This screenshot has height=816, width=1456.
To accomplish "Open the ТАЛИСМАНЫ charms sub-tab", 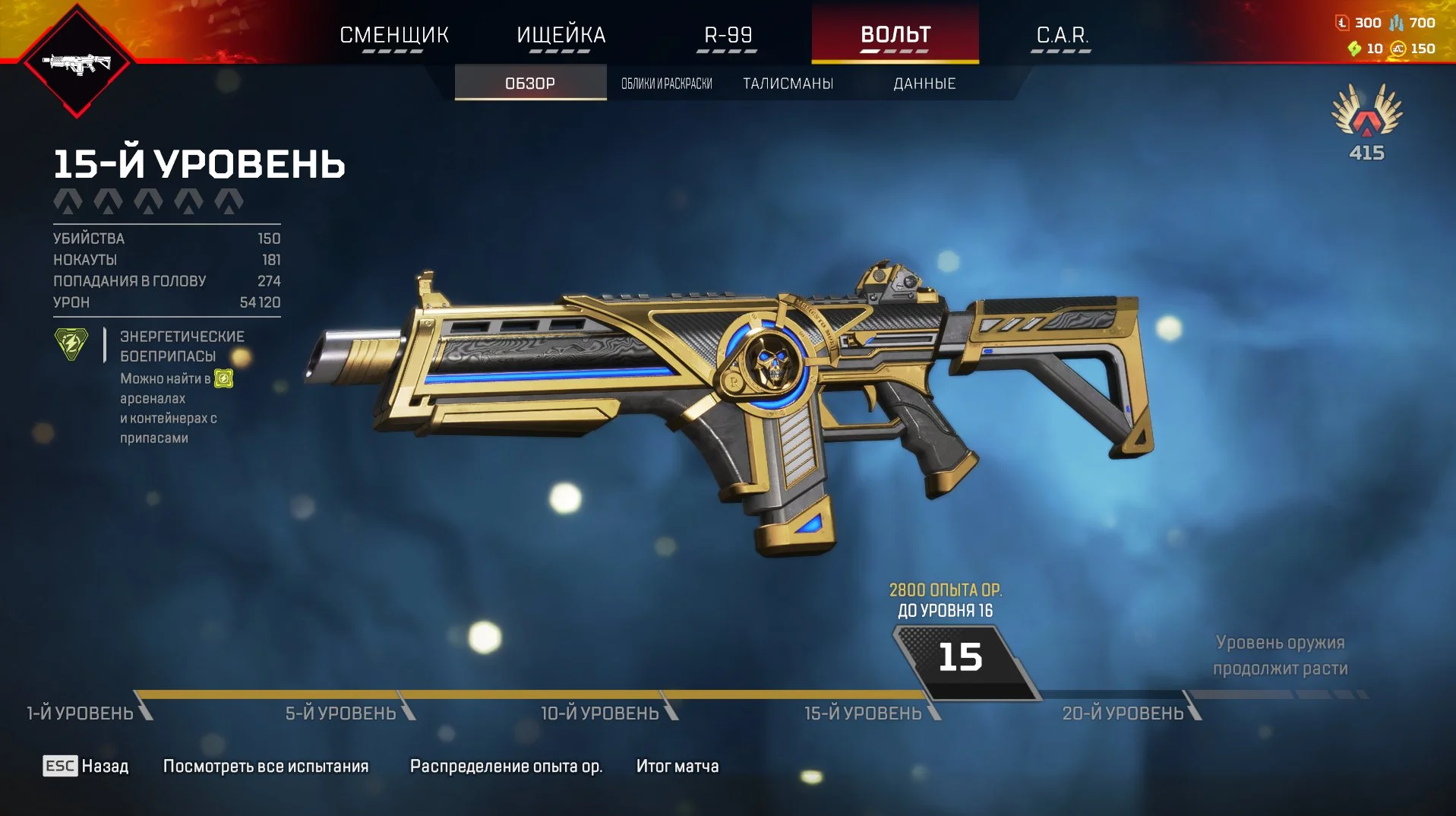I will coord(788,84).
